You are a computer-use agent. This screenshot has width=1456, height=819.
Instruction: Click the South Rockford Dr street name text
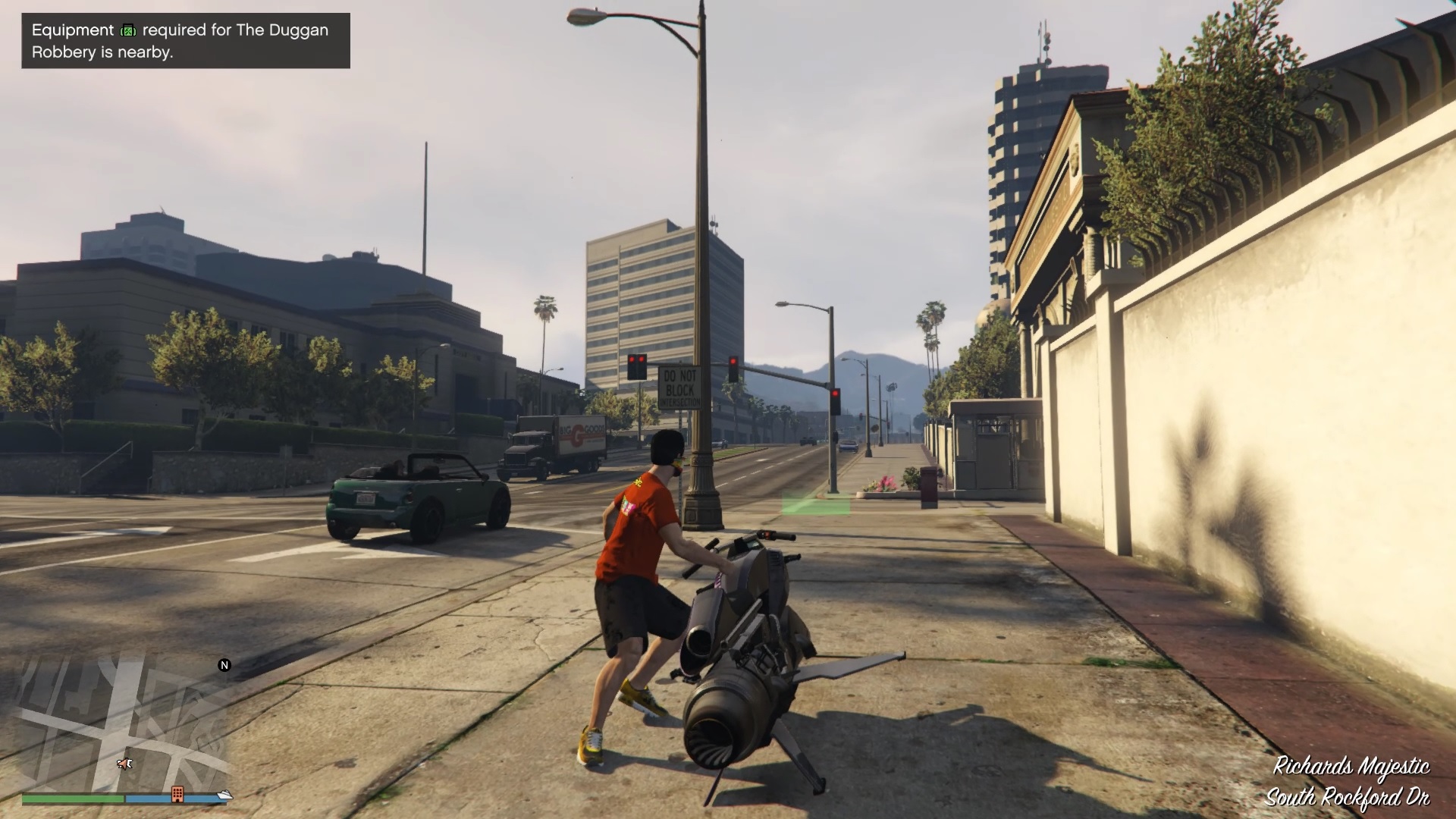click(x=1349, y=796)
